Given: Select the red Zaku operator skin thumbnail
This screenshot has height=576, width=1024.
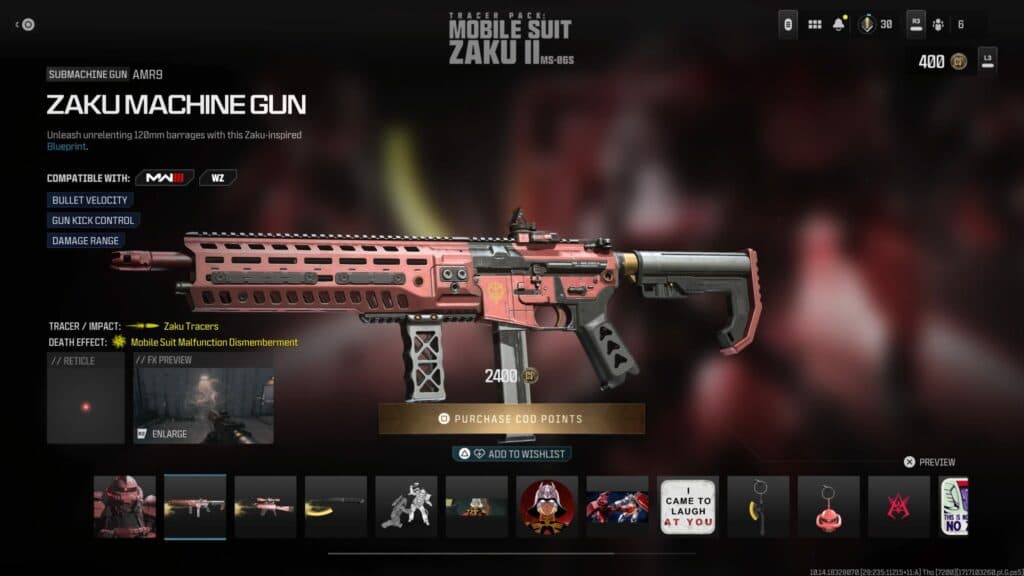Looking at the screenshot, I should [125, 506].
